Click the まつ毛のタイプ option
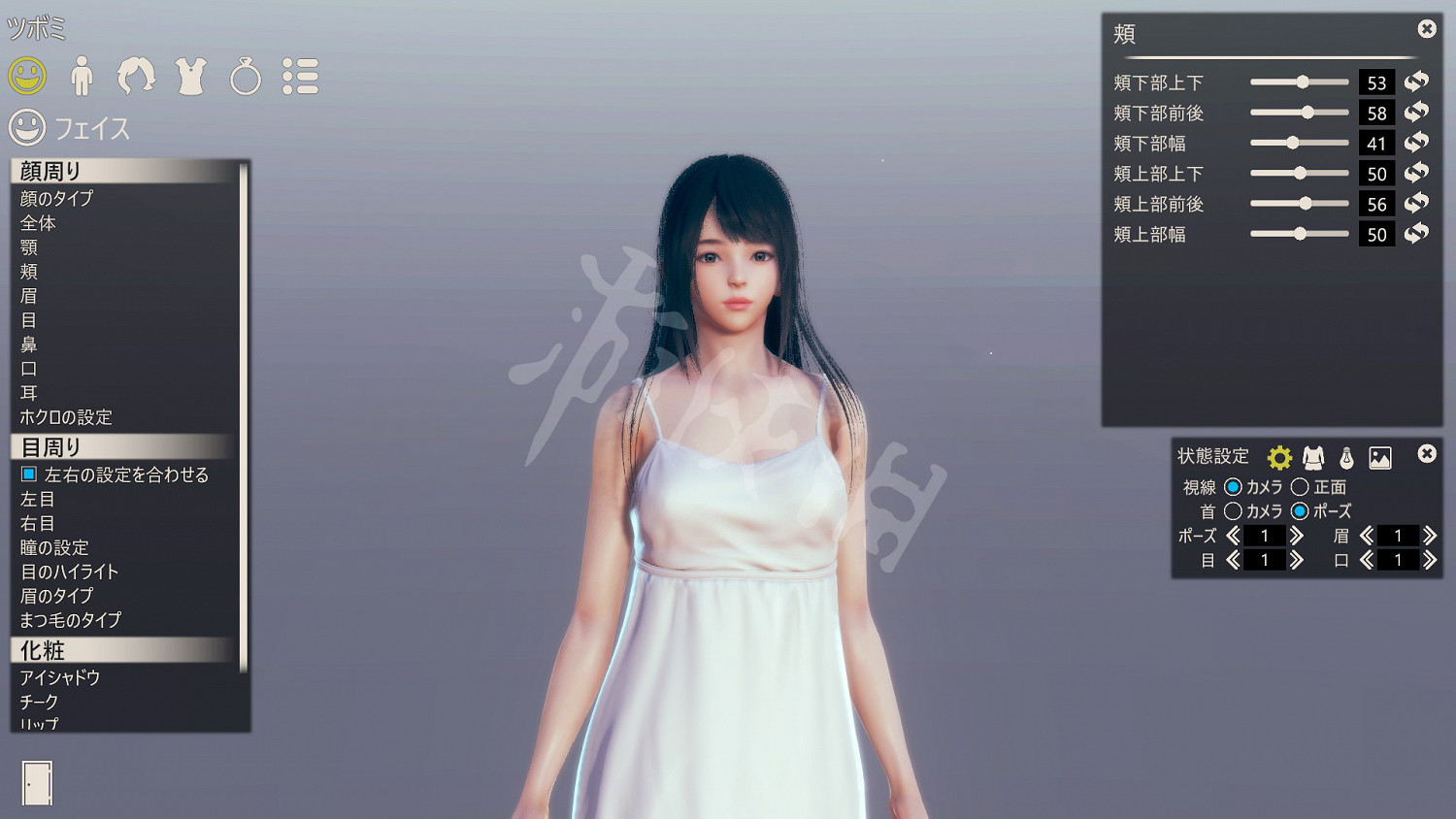 (x=72, y=620)
